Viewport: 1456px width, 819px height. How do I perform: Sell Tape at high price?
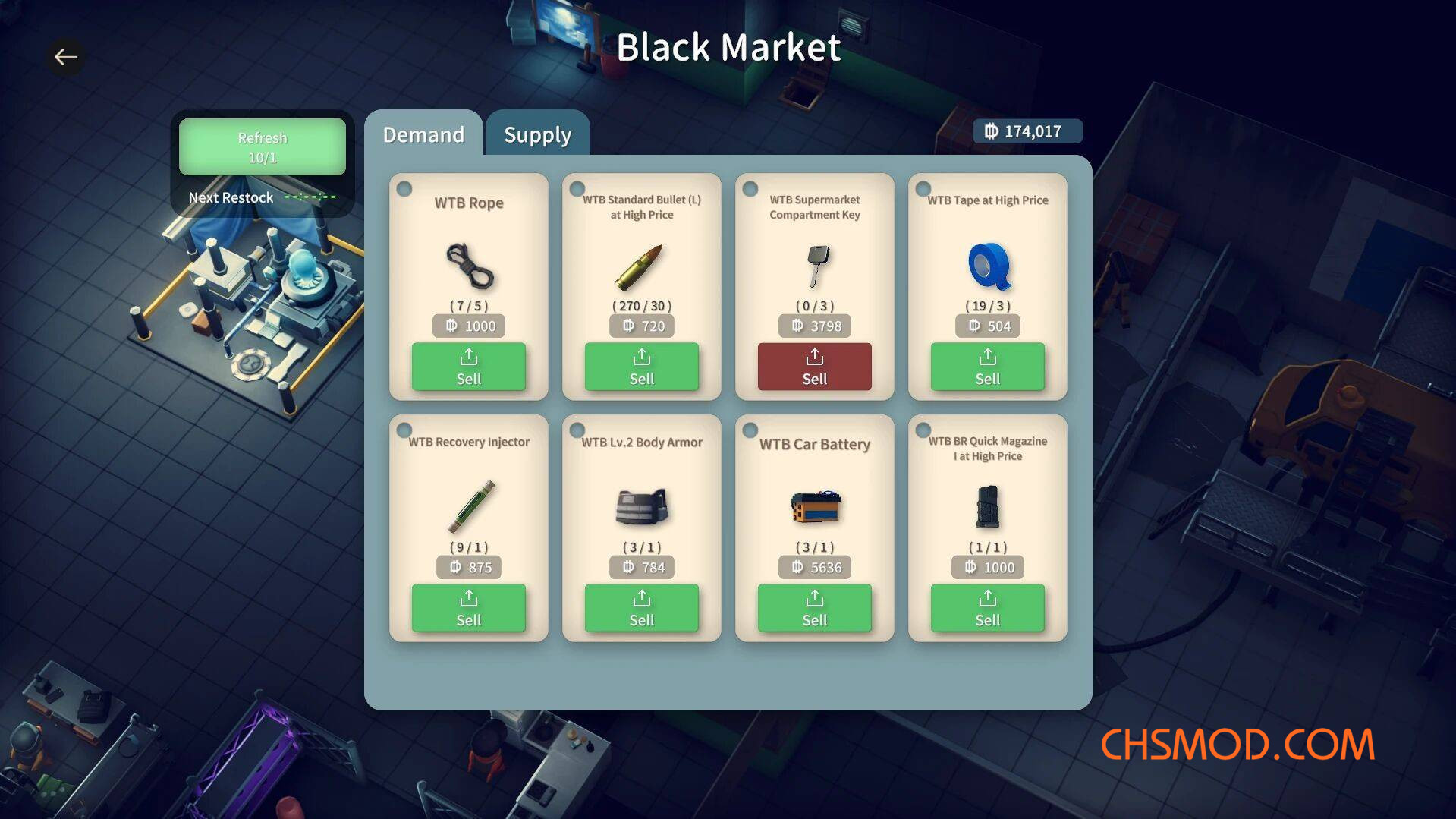(987, 367)
